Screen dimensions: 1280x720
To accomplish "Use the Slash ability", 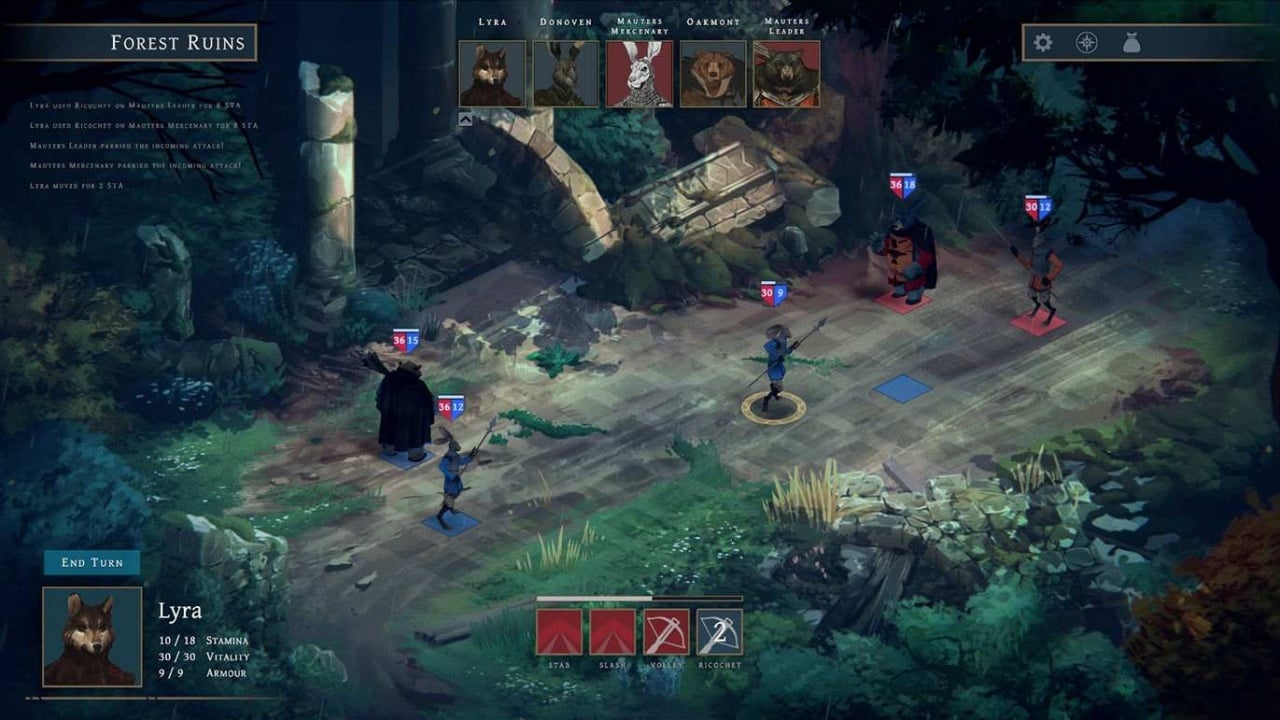I will [612, 632].
